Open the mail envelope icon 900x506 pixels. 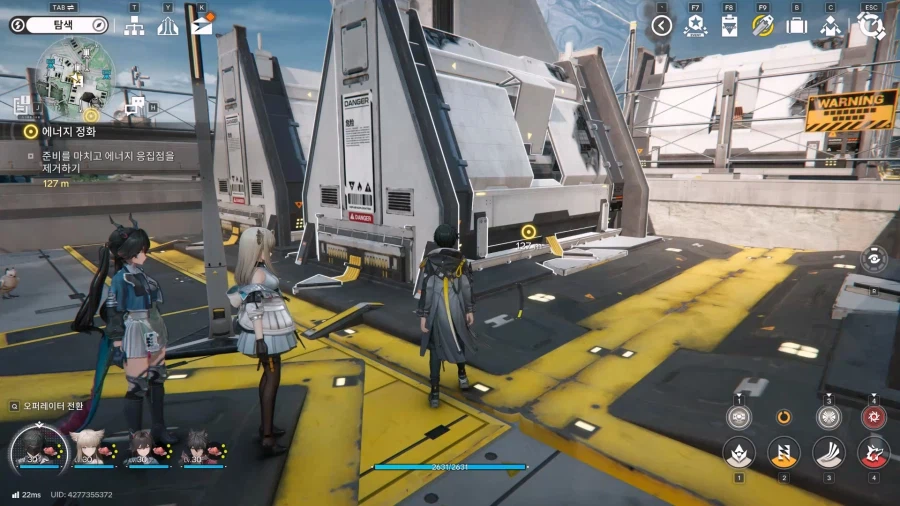coord(202,25)
